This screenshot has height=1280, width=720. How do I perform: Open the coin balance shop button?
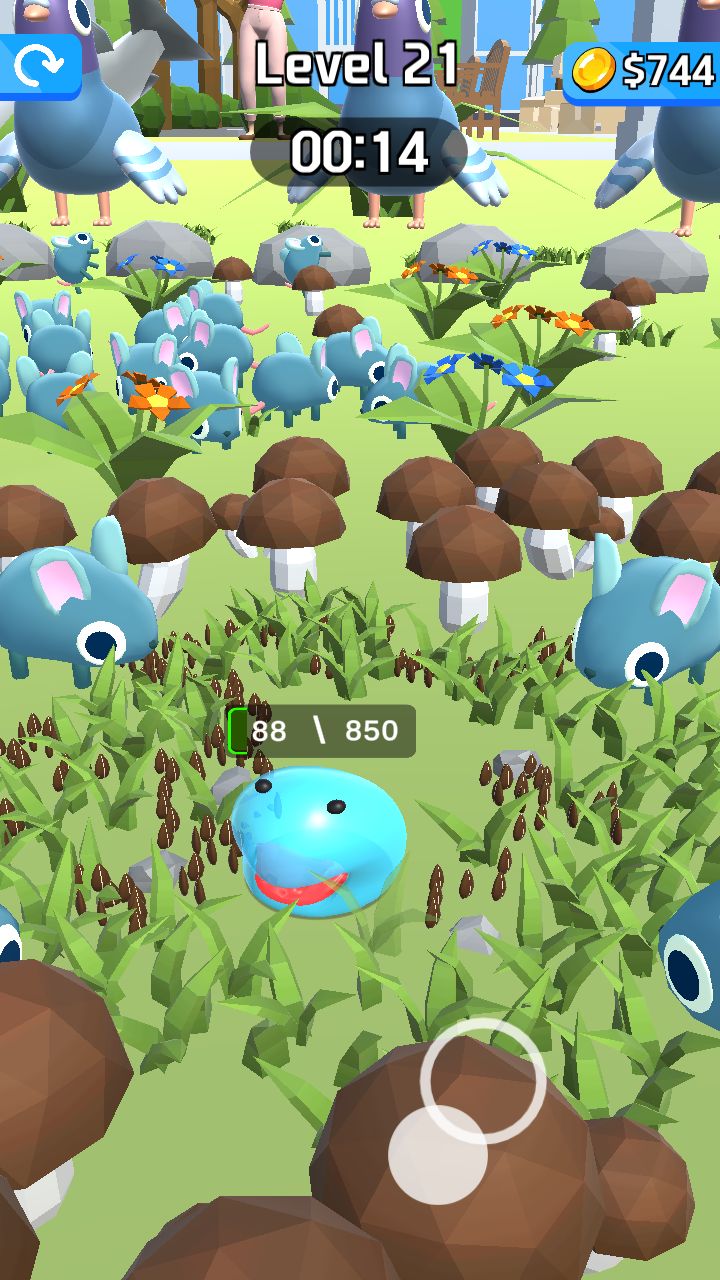point(643,70)
